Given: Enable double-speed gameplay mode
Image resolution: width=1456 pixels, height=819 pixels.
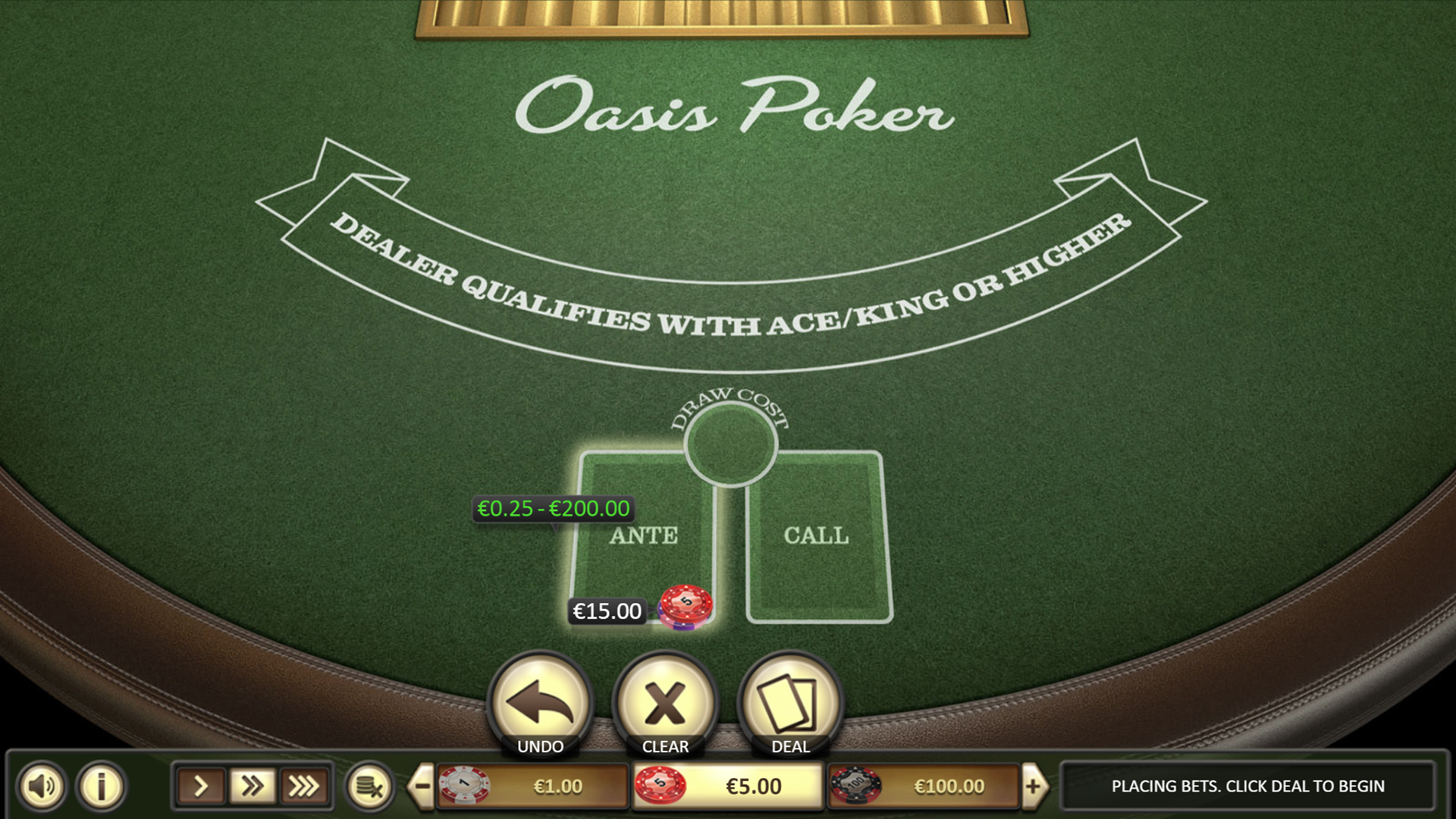Looking at the screenshot, I should click(252, 786).
